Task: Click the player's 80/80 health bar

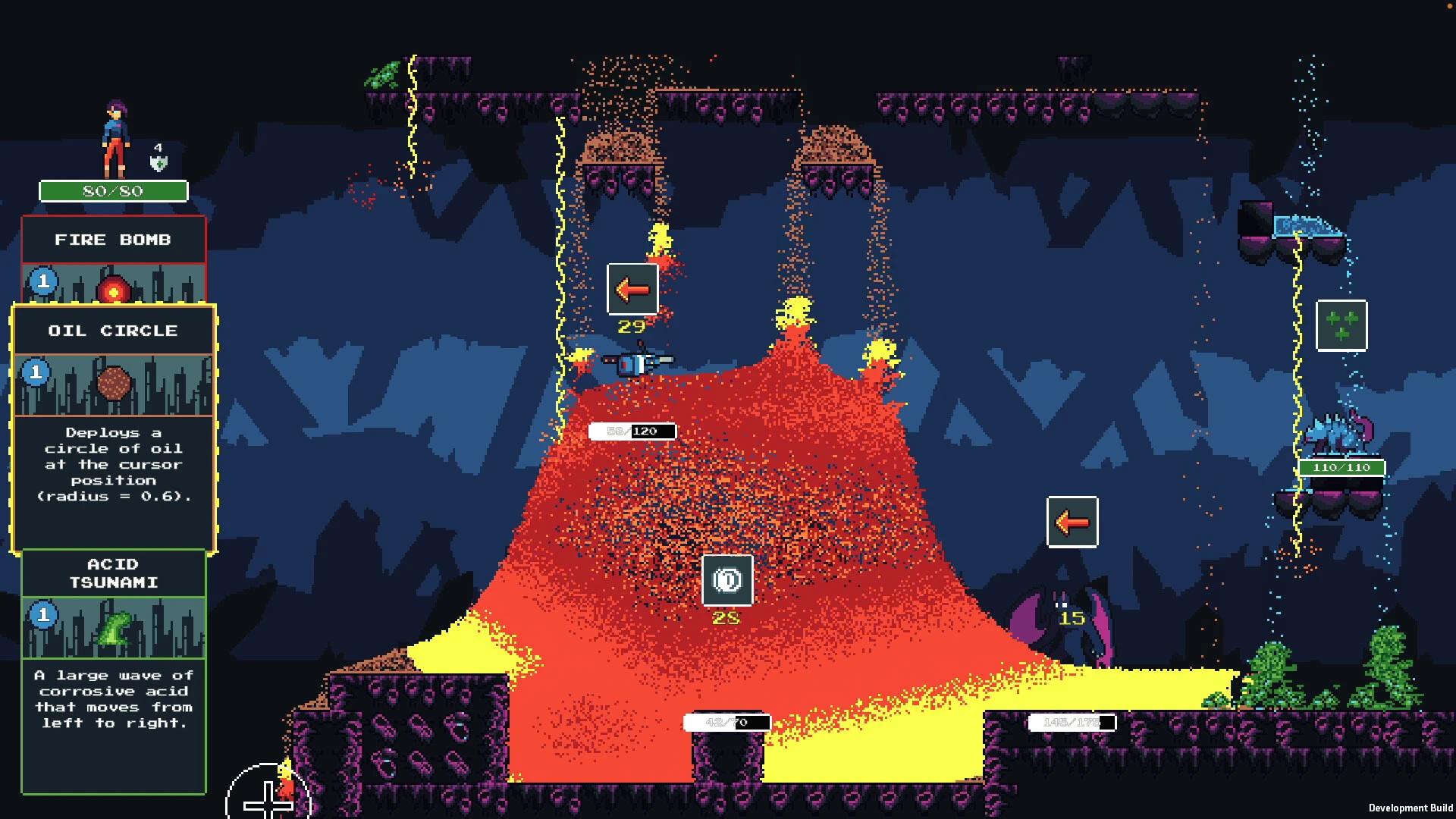Action: 114,191
